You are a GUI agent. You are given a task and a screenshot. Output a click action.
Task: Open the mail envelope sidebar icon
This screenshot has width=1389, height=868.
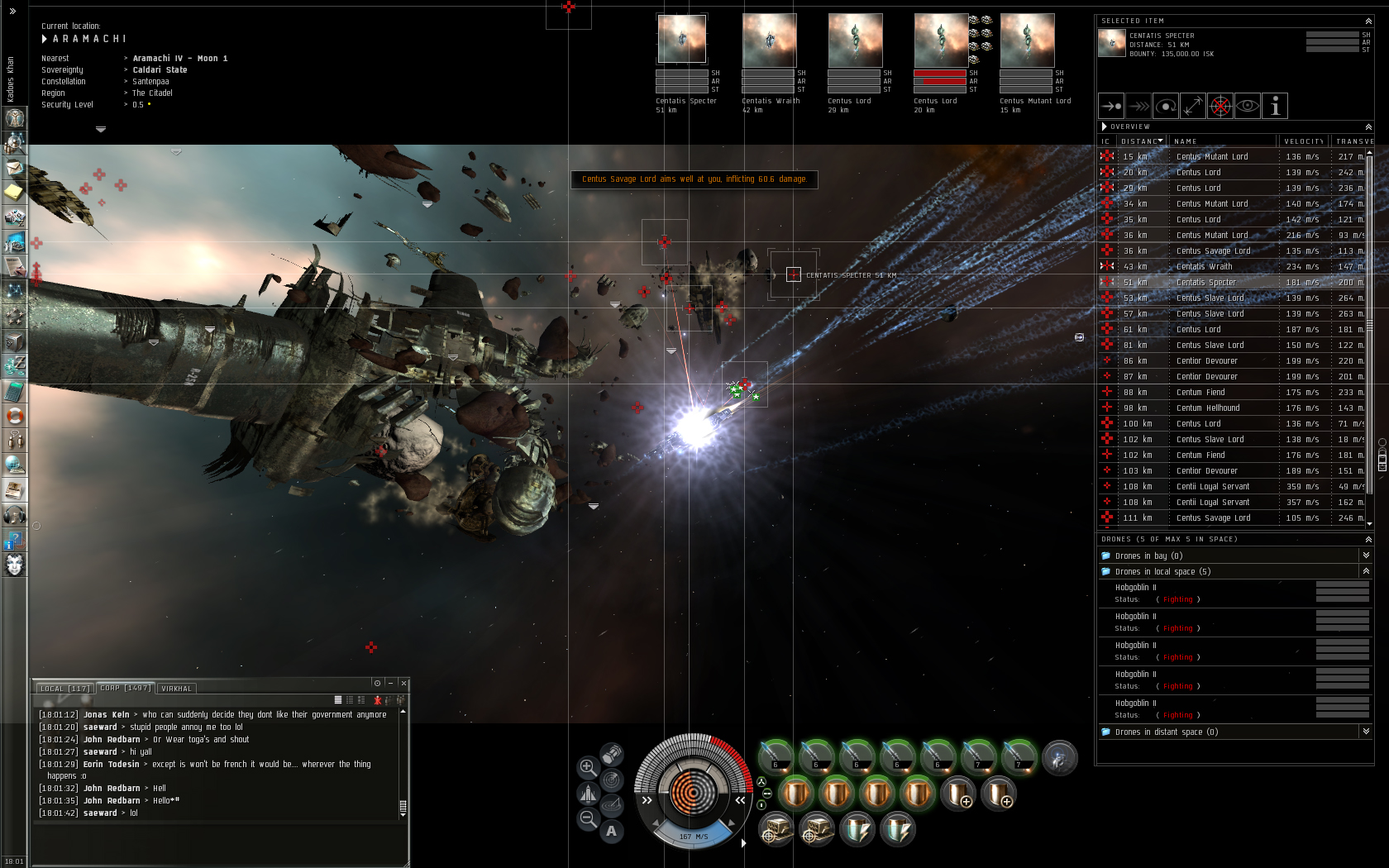pyautogui.click(x=14, y=168)
